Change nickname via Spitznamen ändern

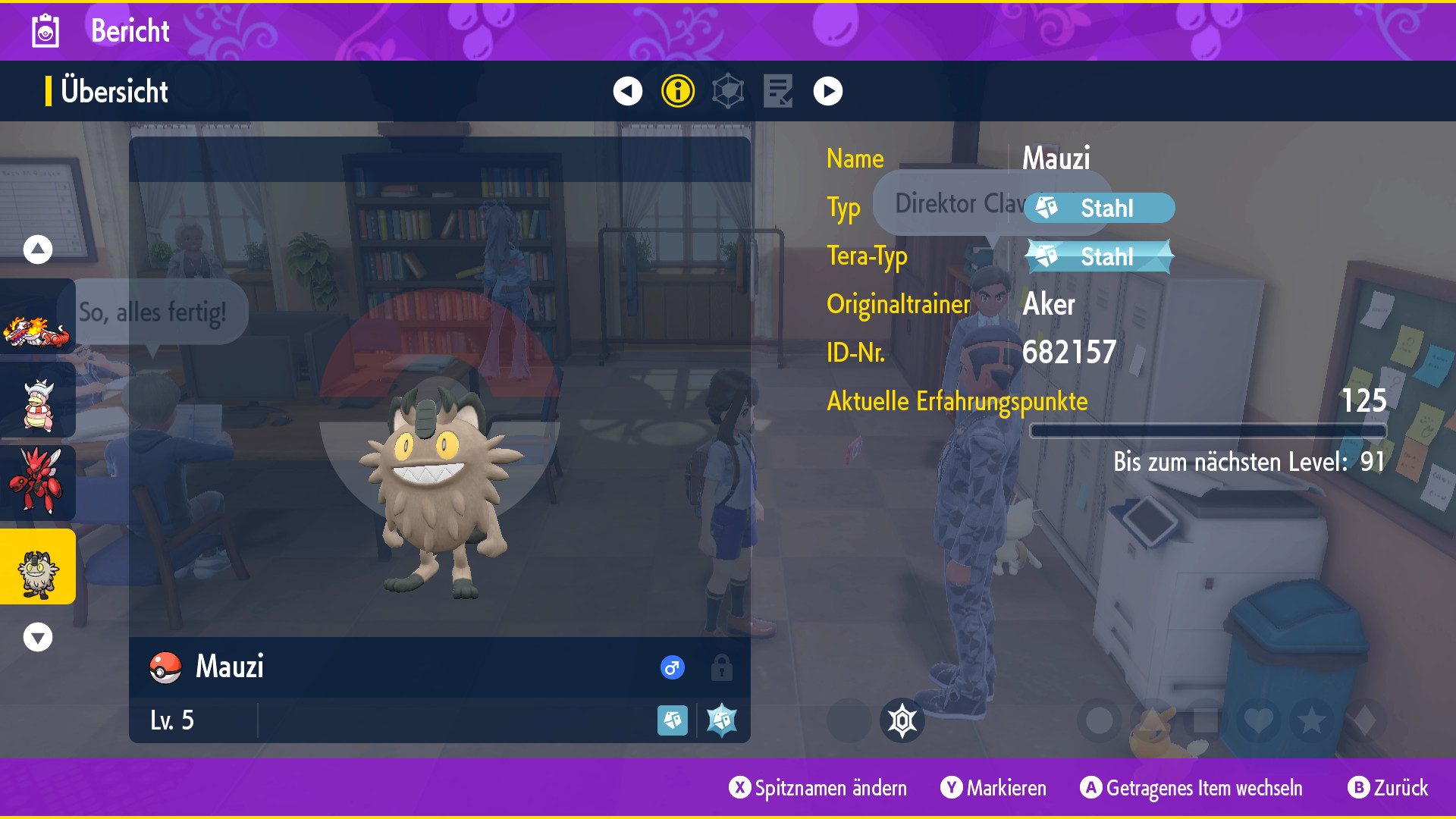click(818, 788)
